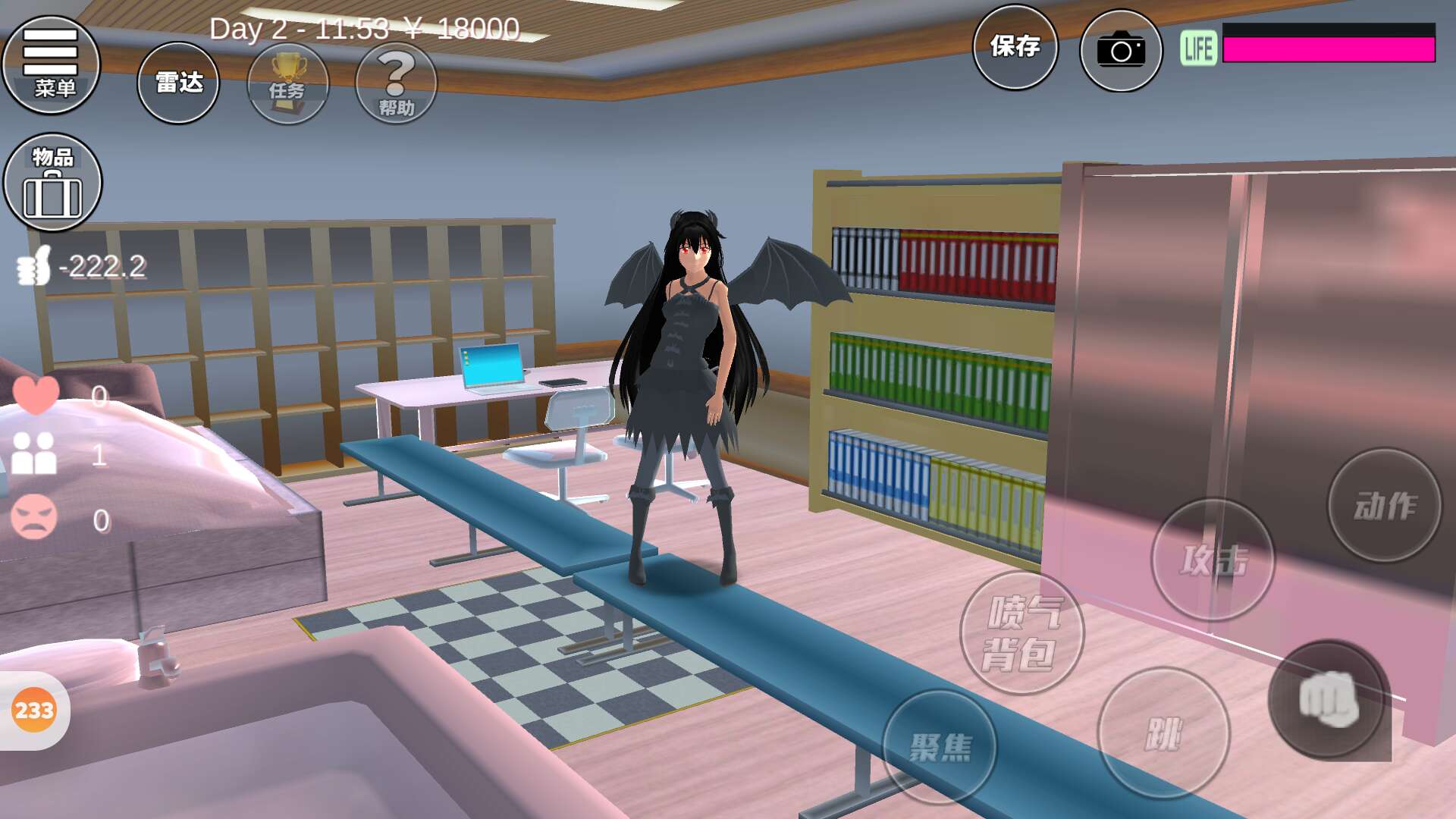
Task: Open the 物品 suitcase inventory
Action: (52, 183)
